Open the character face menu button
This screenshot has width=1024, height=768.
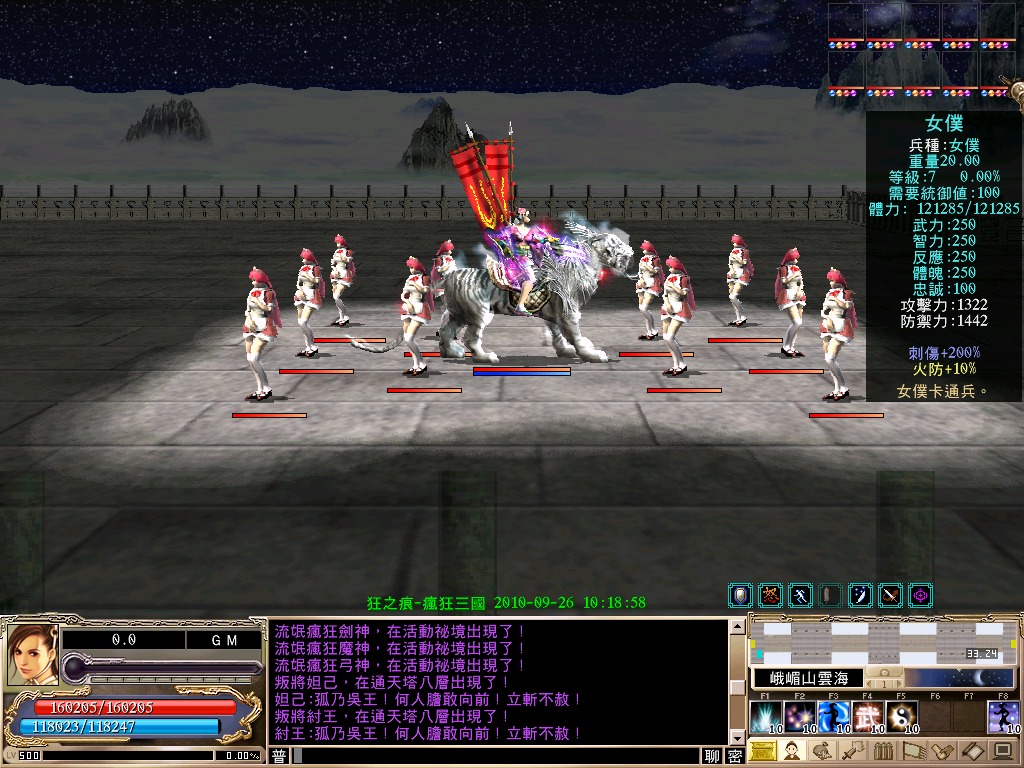[x=793, y=751]
